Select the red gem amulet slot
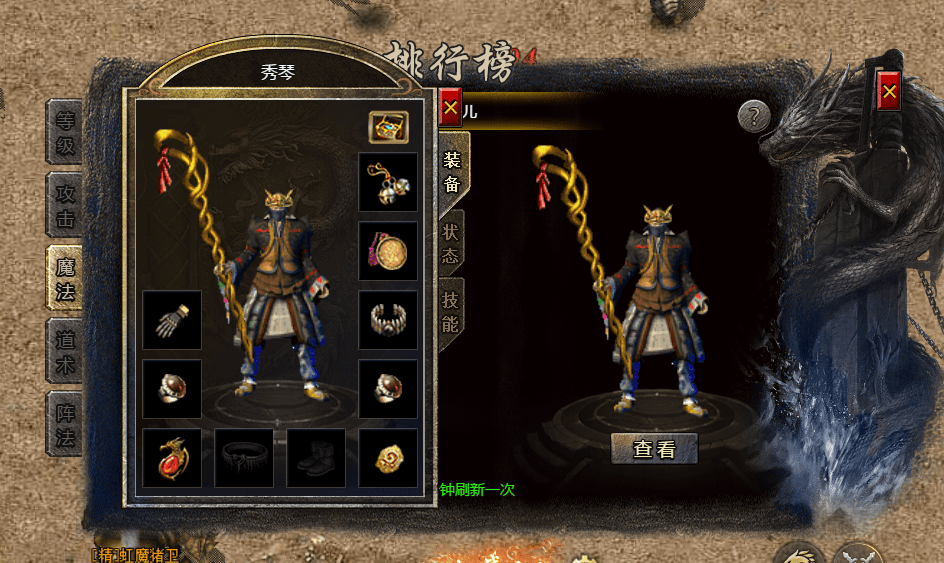Image resolution: width=944 pixels, height=563 pixels. click(x=172, y=458)
